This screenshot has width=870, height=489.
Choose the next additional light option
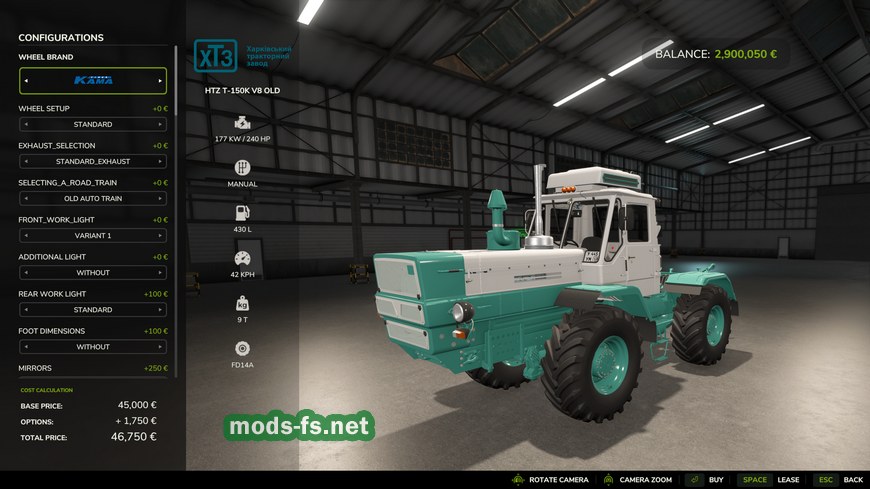[160, 273]
